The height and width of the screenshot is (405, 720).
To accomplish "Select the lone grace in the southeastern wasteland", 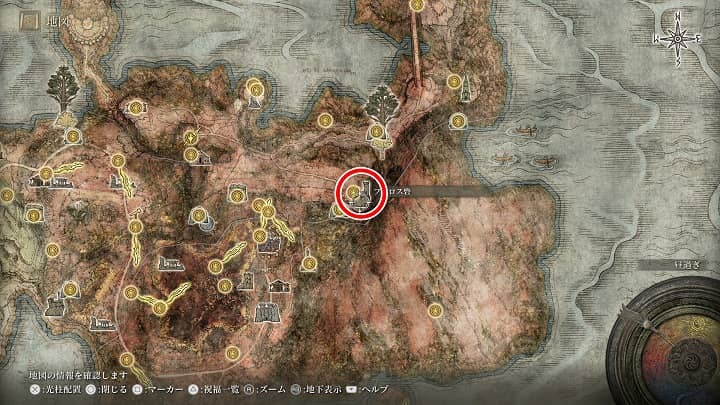I will (x=436, y=310).
